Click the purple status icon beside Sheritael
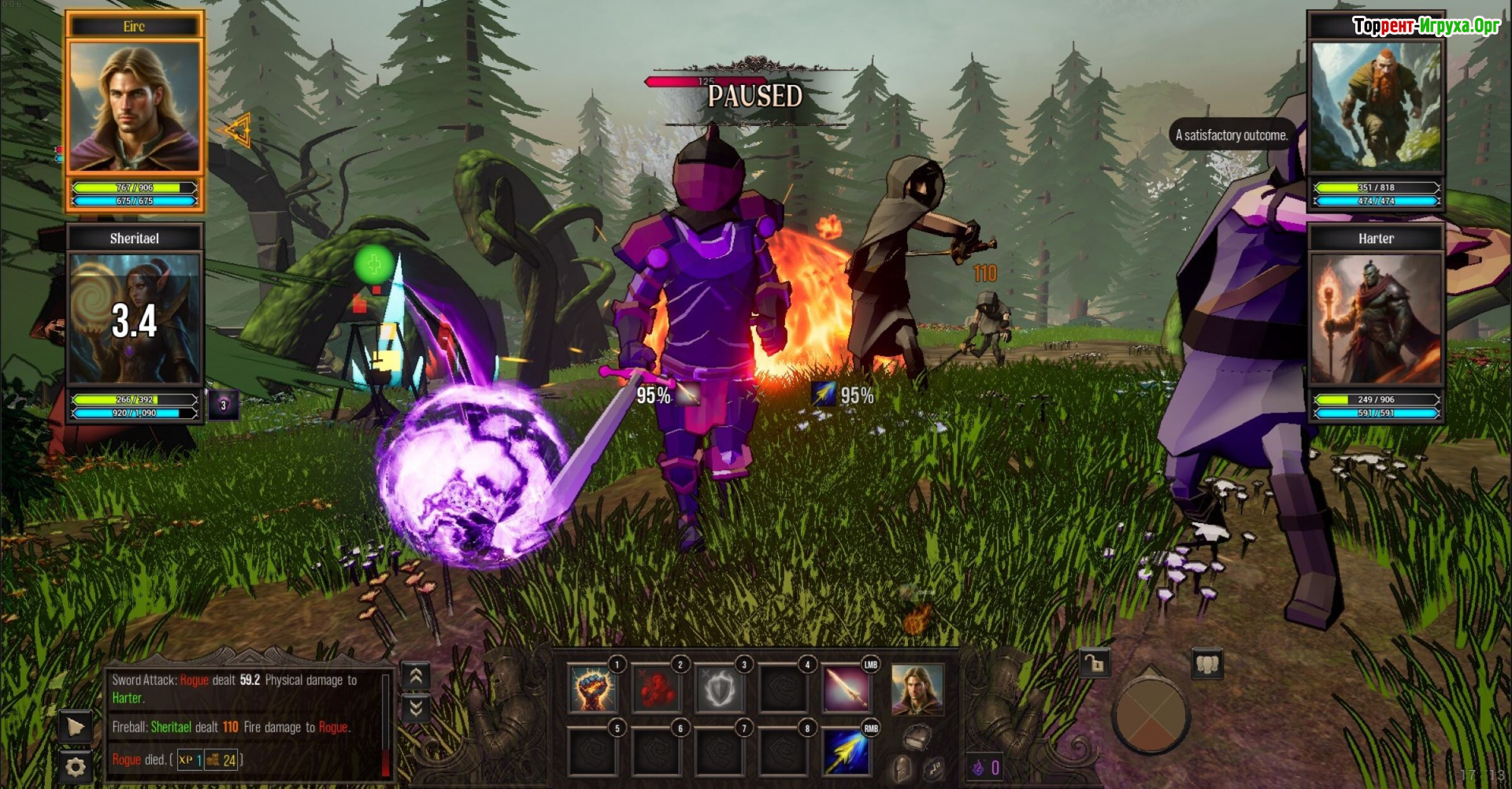The width and height of the screenshot is (1512, 789). 224,406
